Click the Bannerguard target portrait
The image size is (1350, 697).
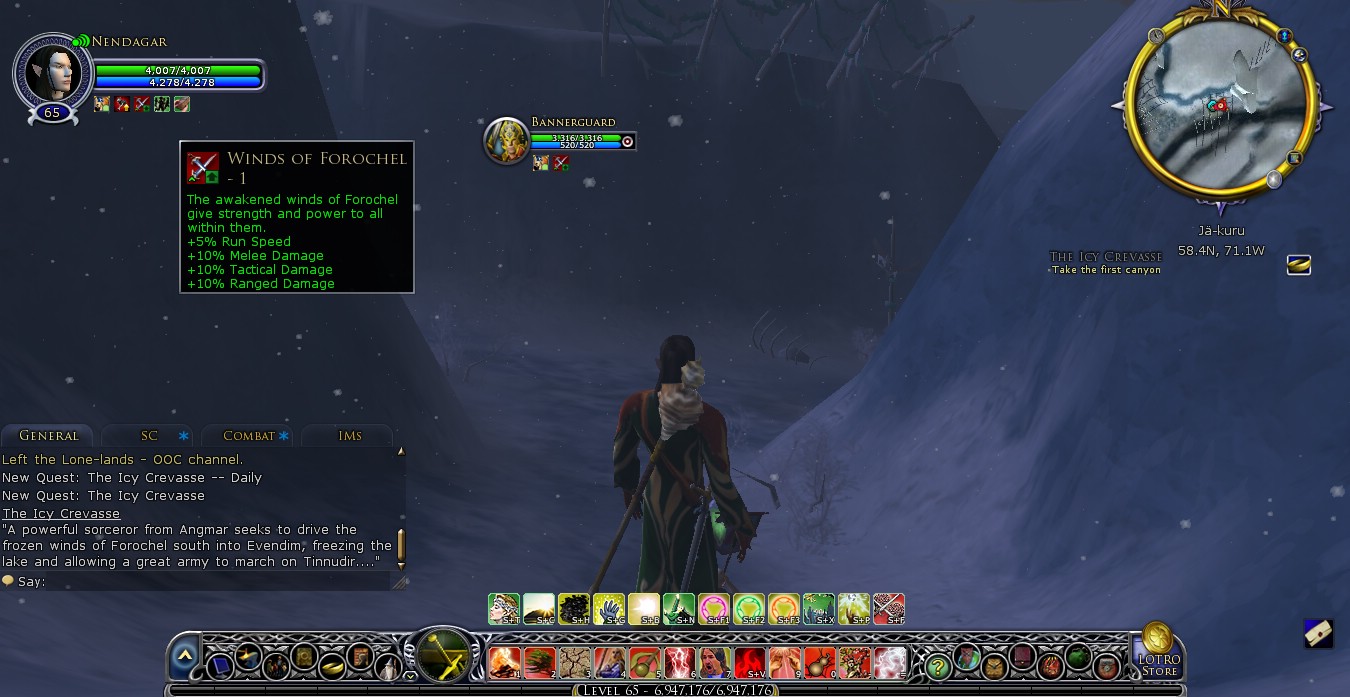coord(505,140)
